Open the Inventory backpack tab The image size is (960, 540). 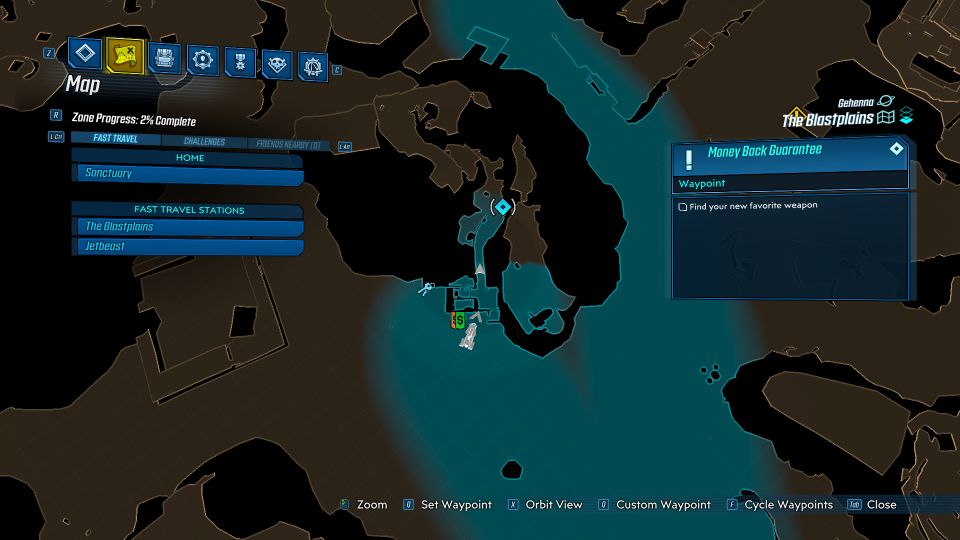tap(164, 57)
